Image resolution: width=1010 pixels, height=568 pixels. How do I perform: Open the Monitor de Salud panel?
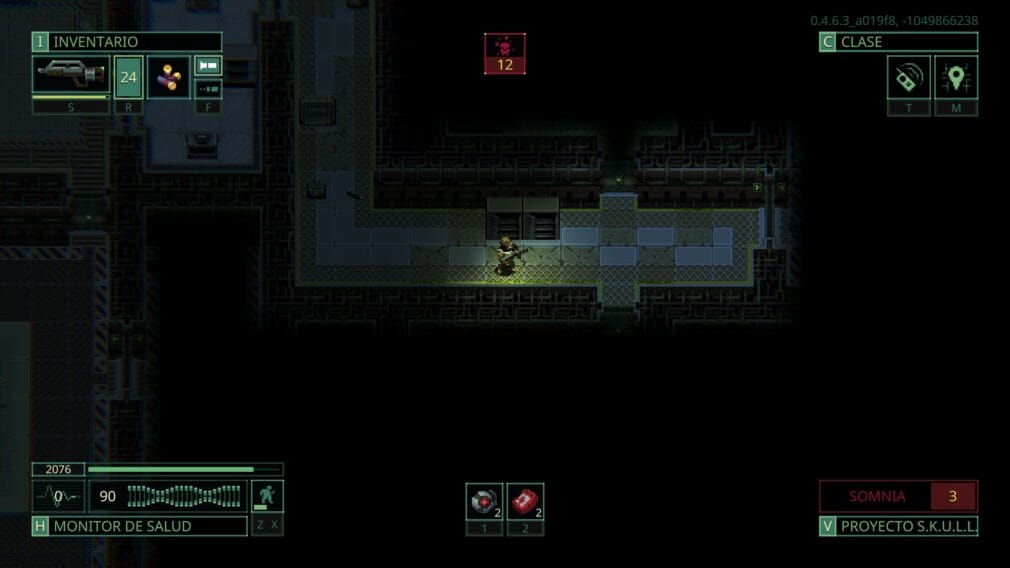click(139, 526)
